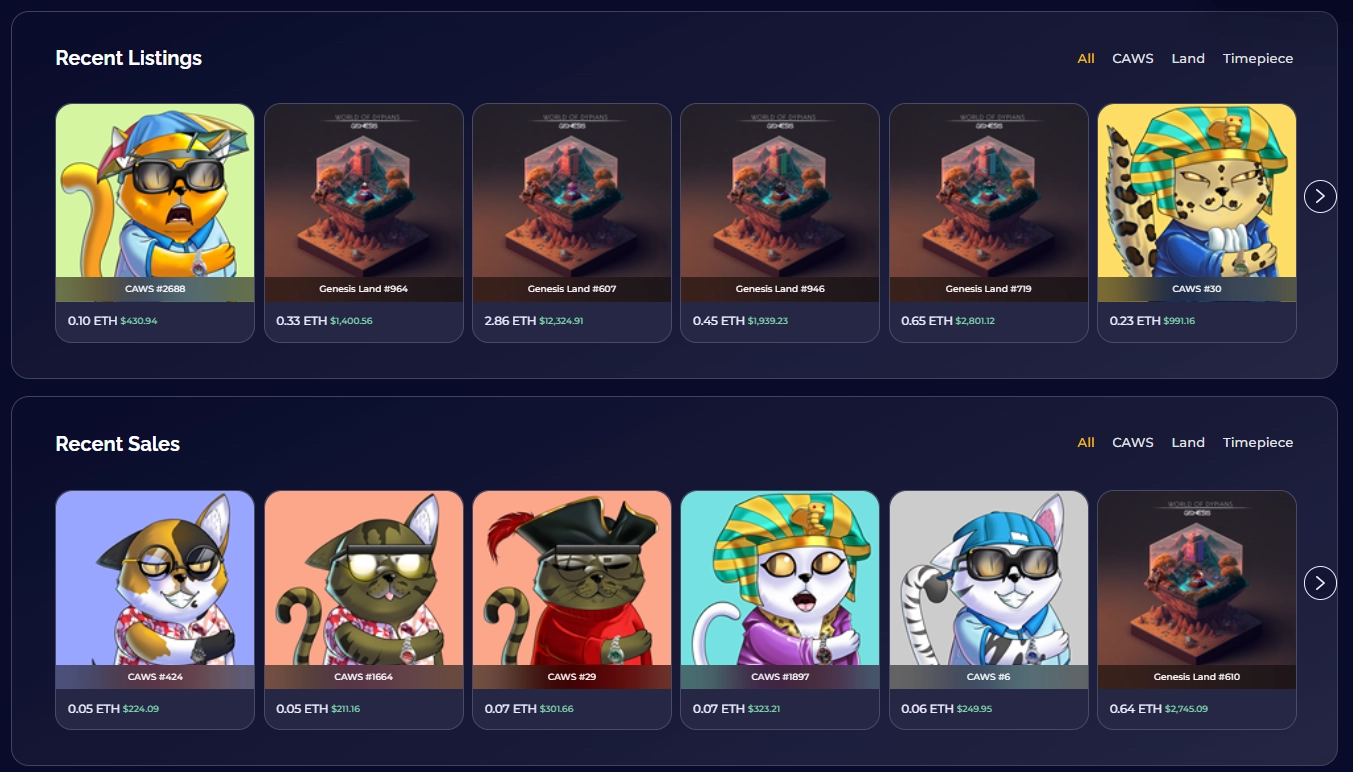Filter Recent Listings by CAWS
The width and height of the screenshot is (1353, 772).
coord(1131,58)
